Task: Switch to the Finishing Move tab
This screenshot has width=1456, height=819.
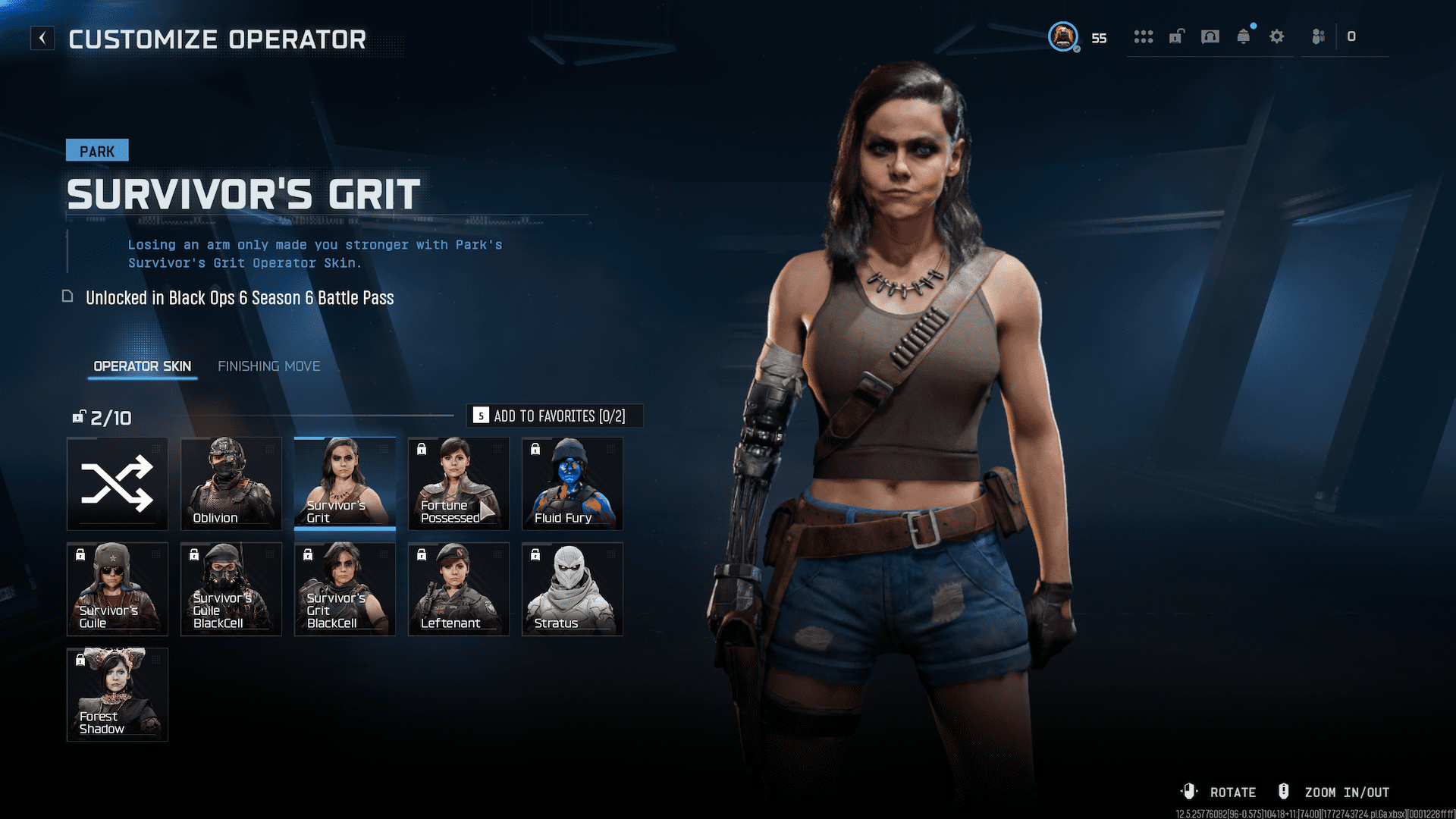Action: pos(268,366)
